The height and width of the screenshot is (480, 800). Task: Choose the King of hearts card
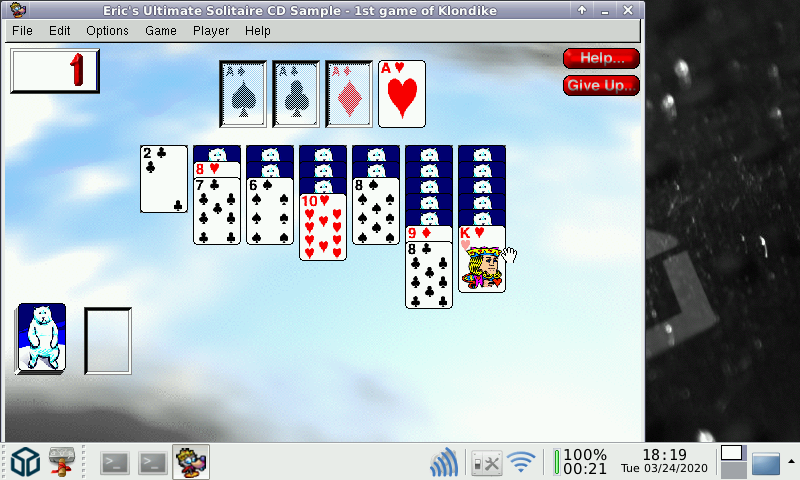click(x=482, y=260)
